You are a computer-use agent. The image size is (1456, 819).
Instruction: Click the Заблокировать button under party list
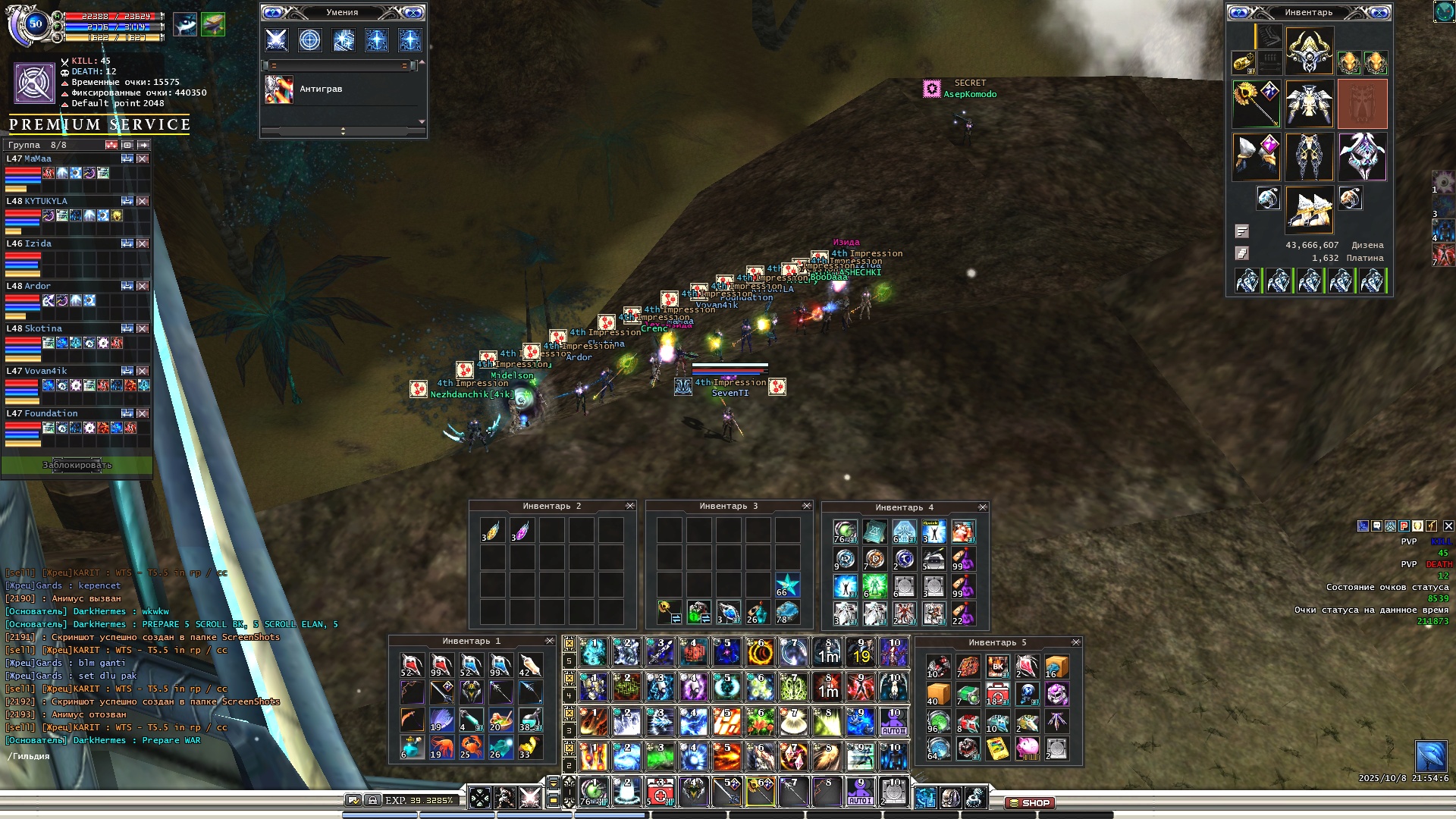click(77, 465)
